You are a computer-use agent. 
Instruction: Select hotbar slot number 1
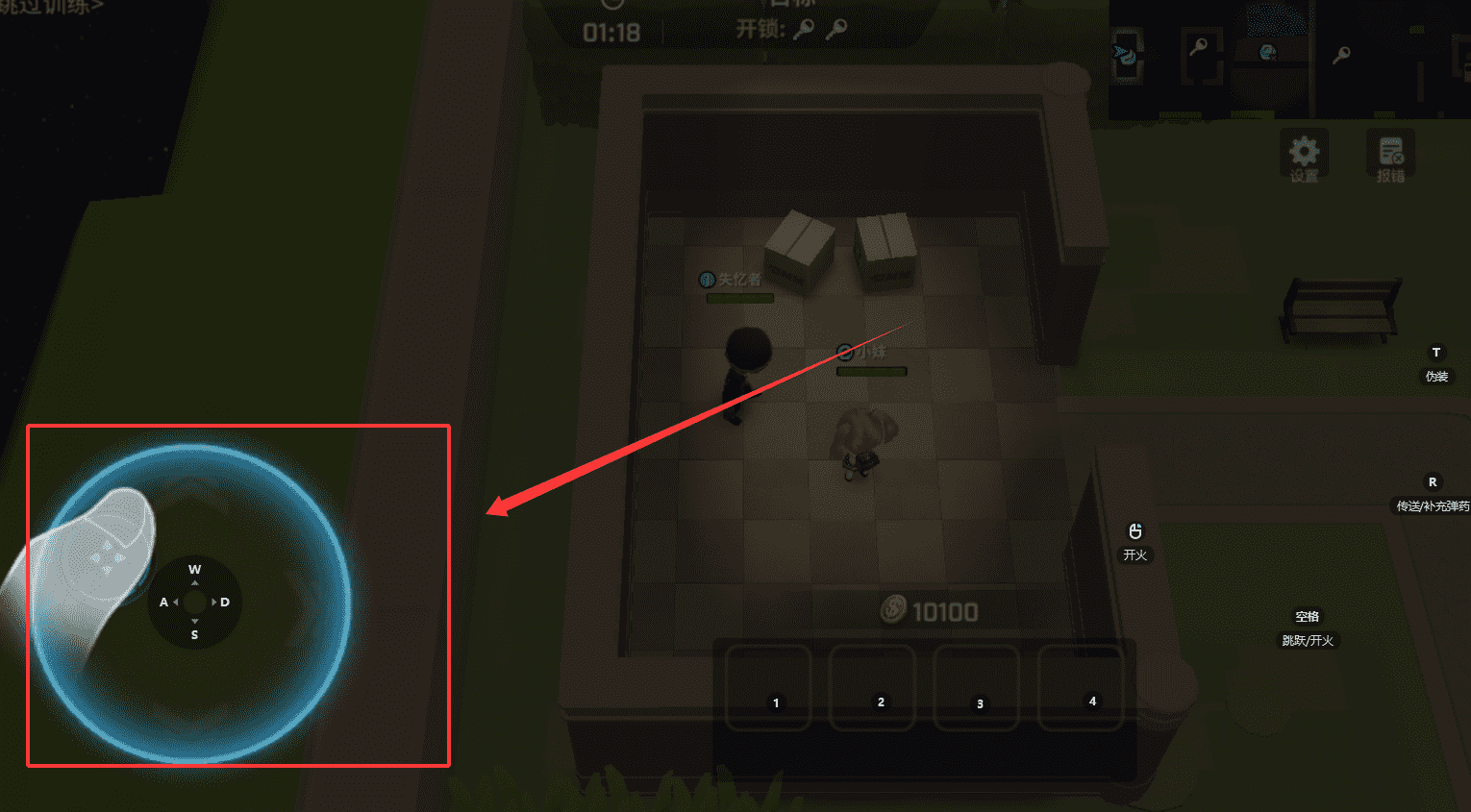pos(768,688)
